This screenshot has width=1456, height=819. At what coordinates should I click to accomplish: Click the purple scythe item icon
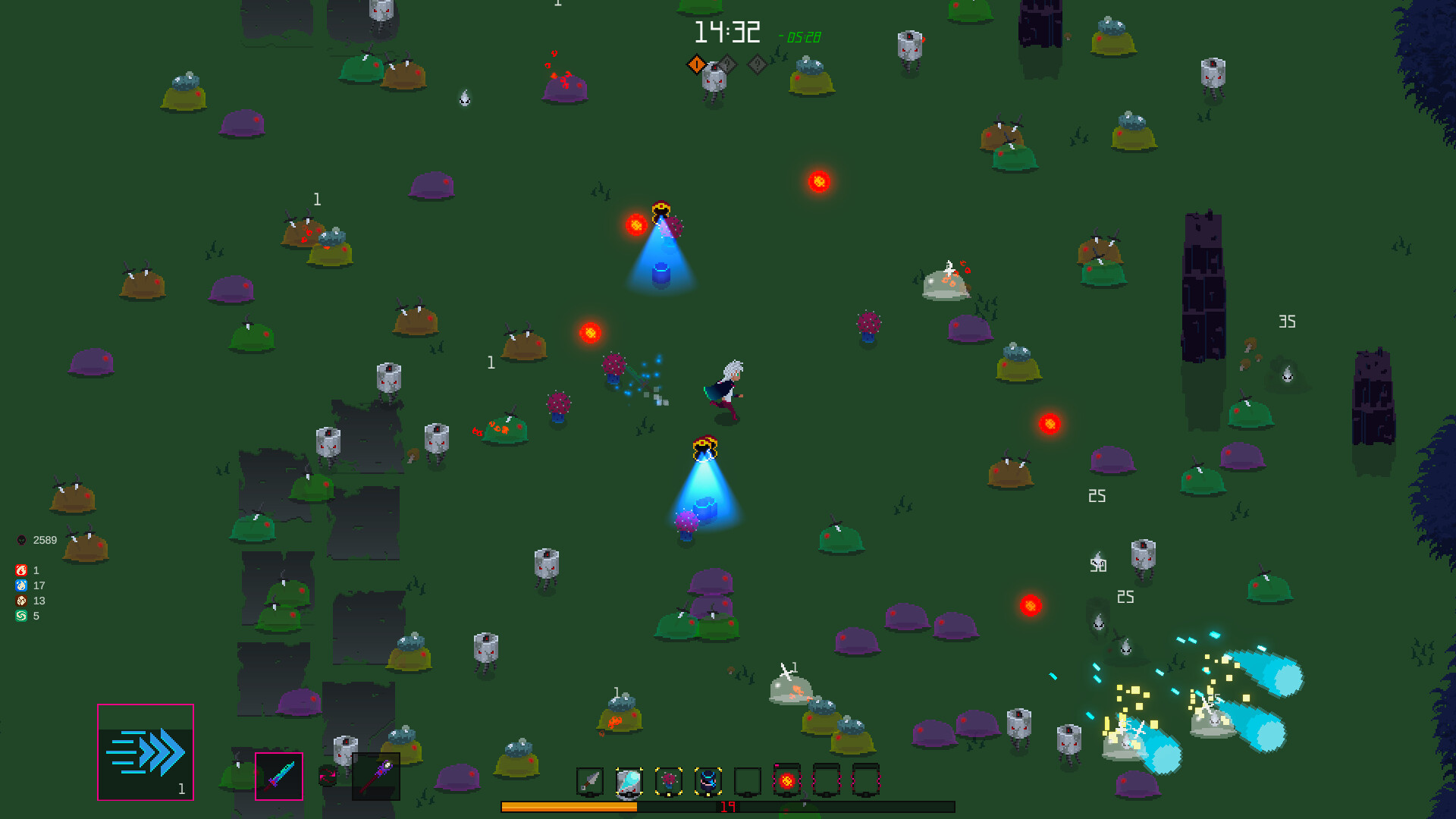coord(376,776)
